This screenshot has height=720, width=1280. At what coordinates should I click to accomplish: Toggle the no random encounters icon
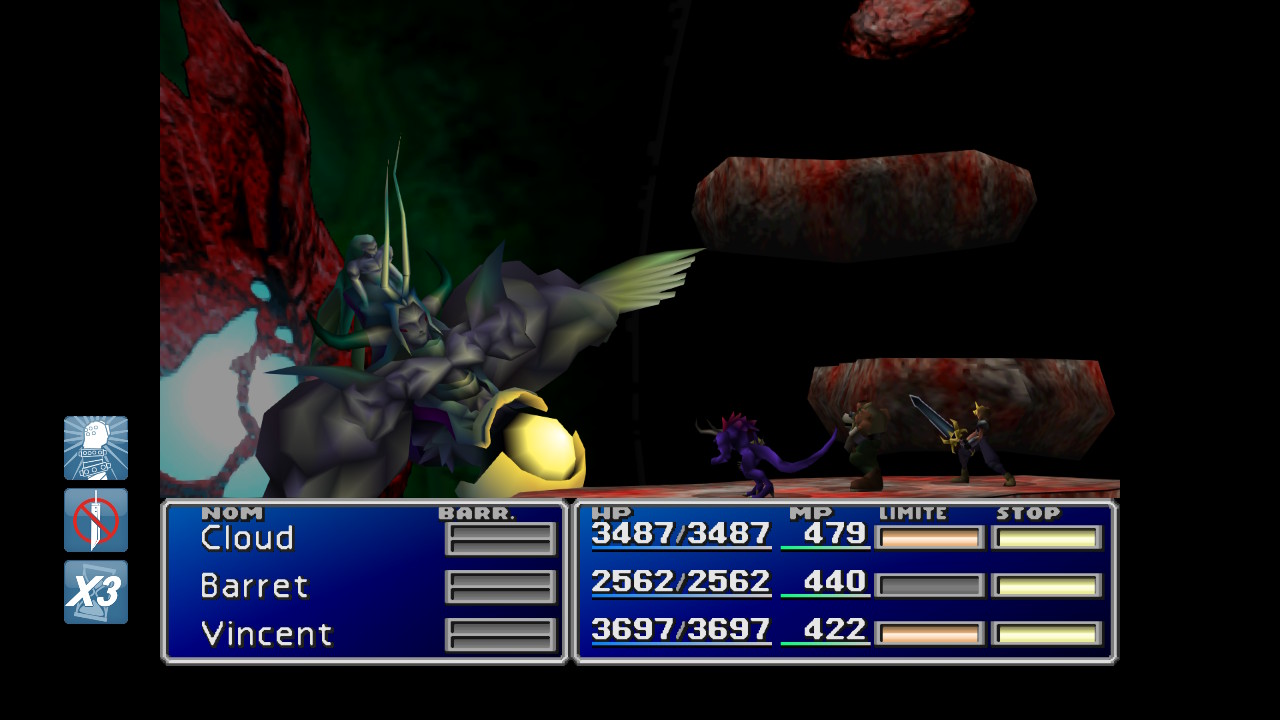tap(96, 520)
